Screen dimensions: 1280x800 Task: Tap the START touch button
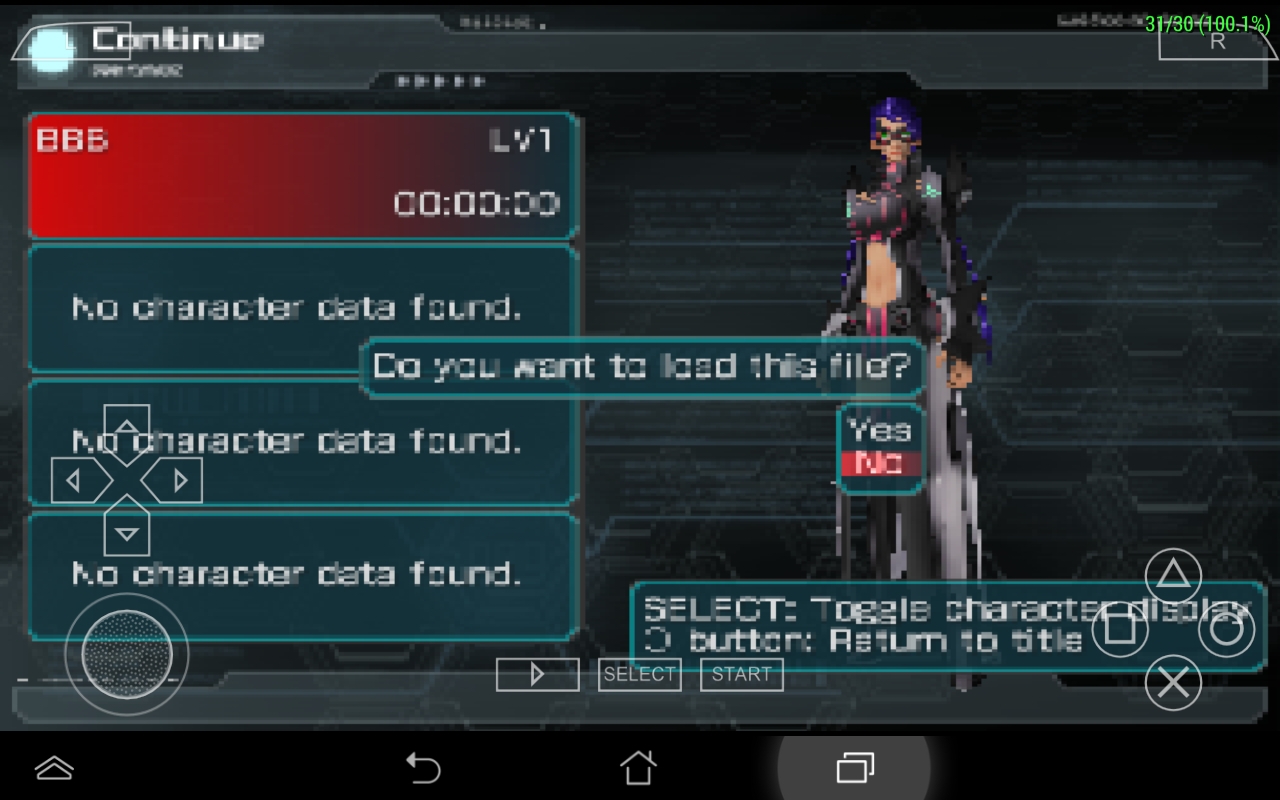[741, 675]
